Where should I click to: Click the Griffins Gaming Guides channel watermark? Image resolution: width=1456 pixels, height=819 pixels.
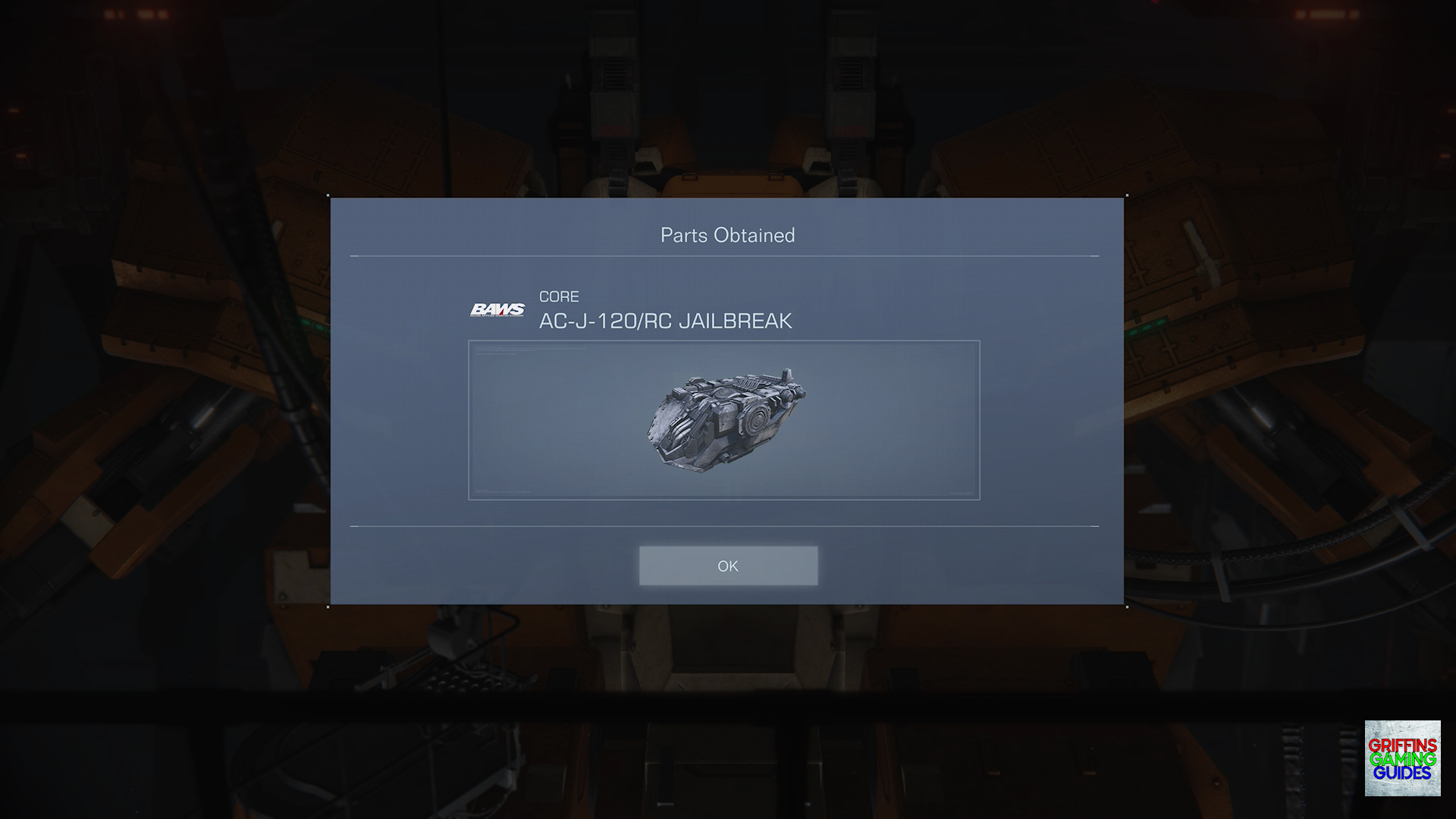click(1402, 758)
